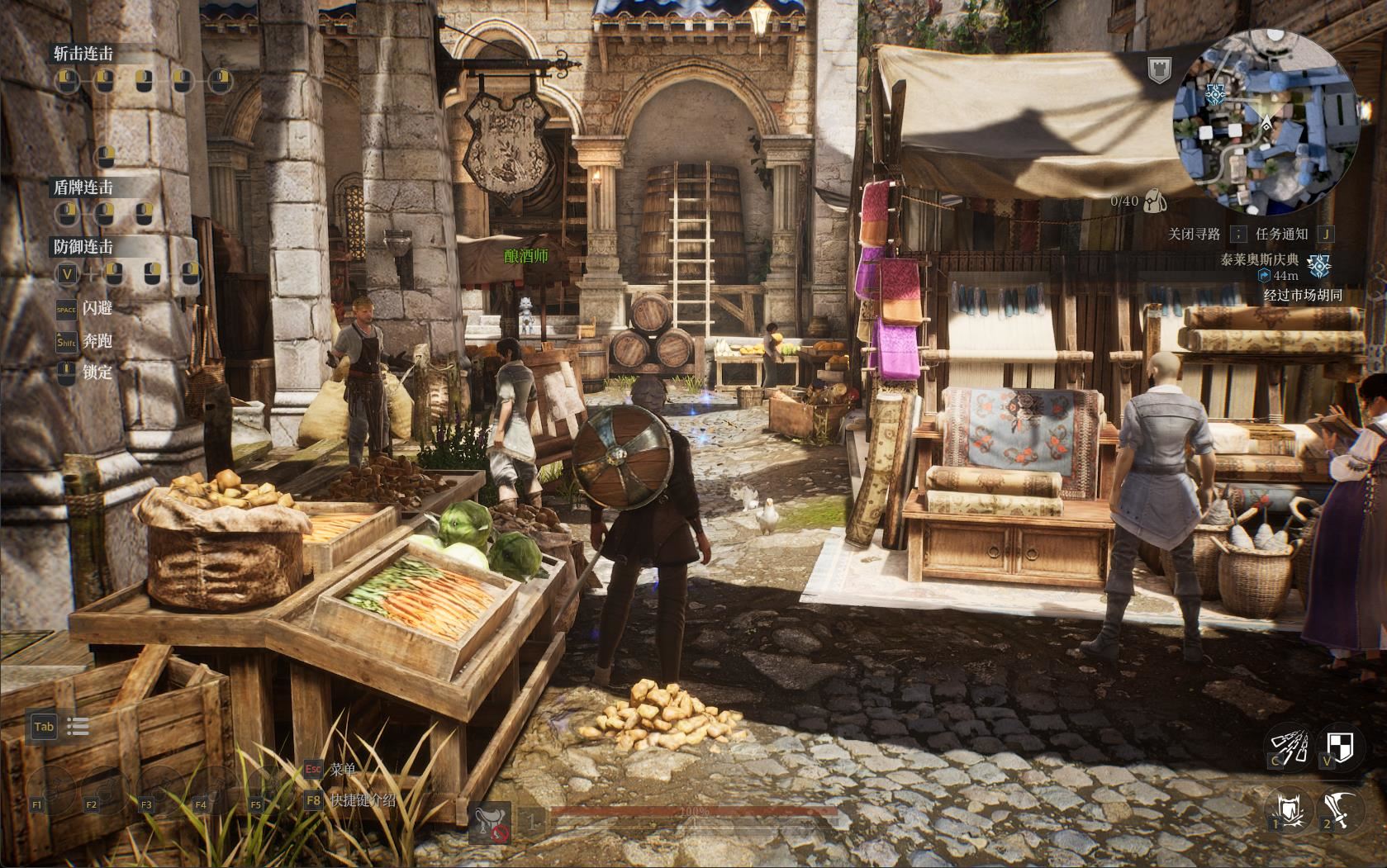Open the circular town minimap
This screenshot has height=868, width=1387.
click(x=1265, y=126)
